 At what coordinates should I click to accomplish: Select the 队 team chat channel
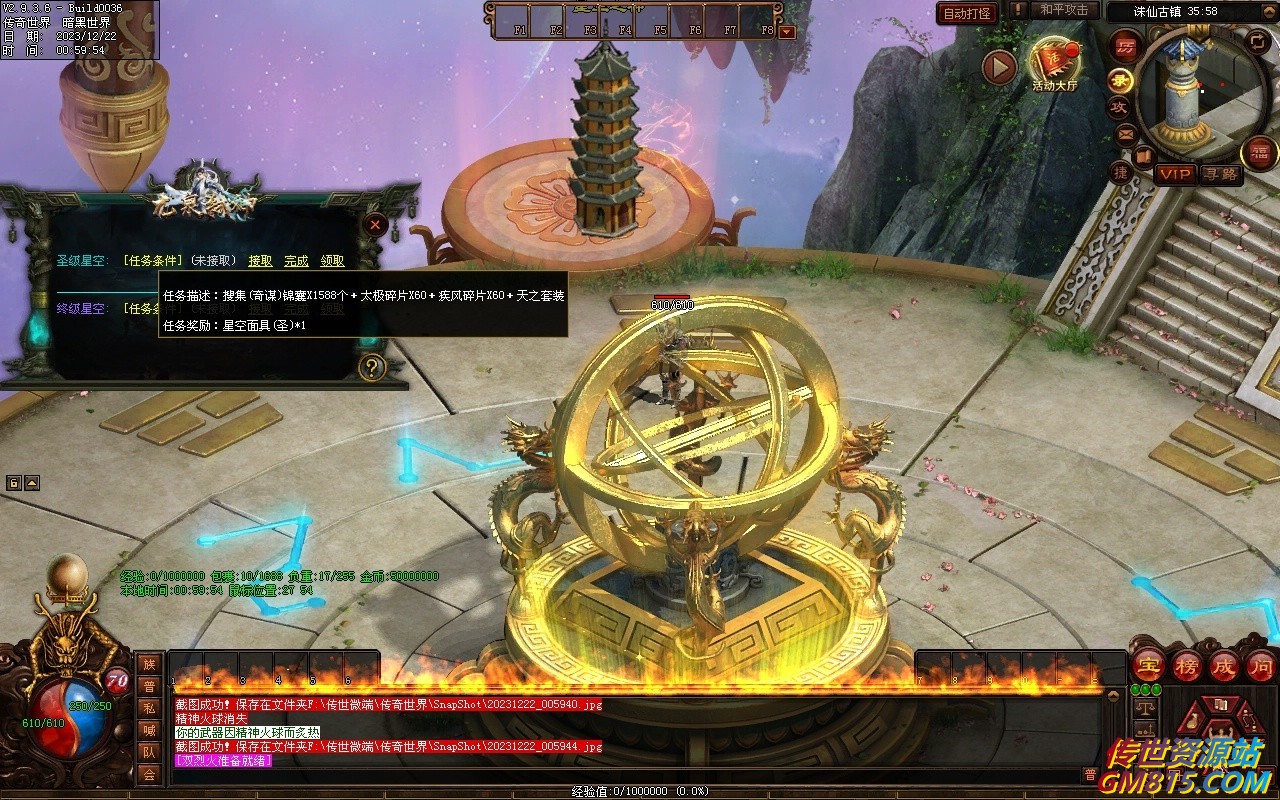point(149,752)
